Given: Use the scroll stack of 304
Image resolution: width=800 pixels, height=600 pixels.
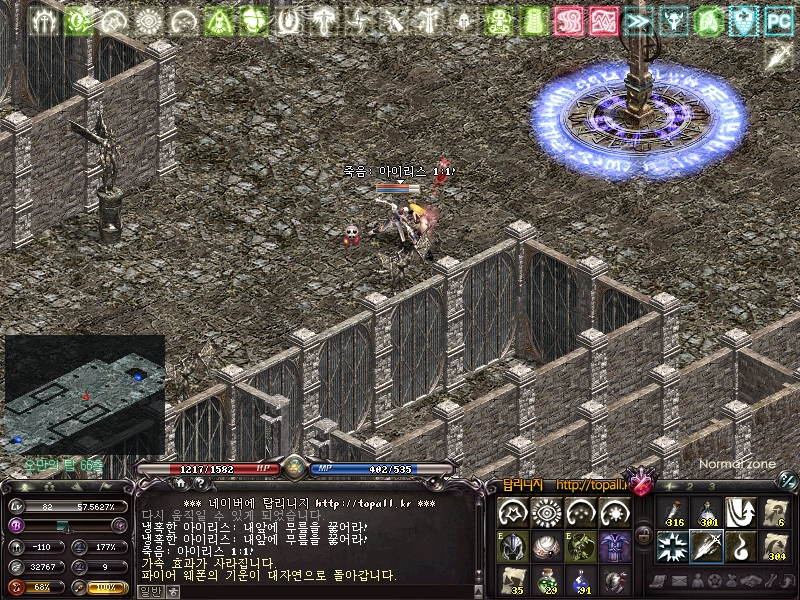Looking at the screenshot, I should [775, 547].
